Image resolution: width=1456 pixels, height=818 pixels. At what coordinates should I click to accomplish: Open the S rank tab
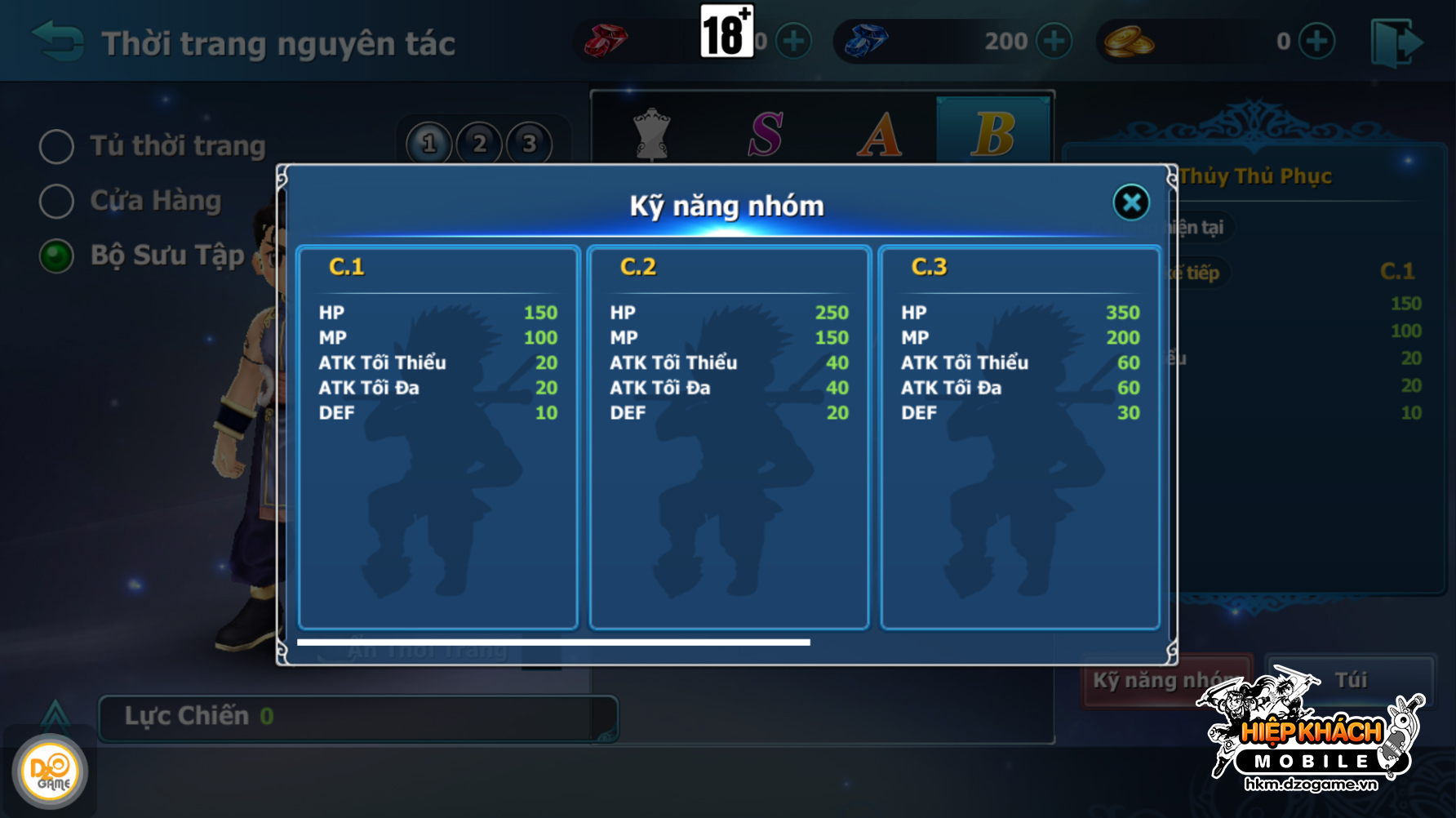(x=766, y=134)
